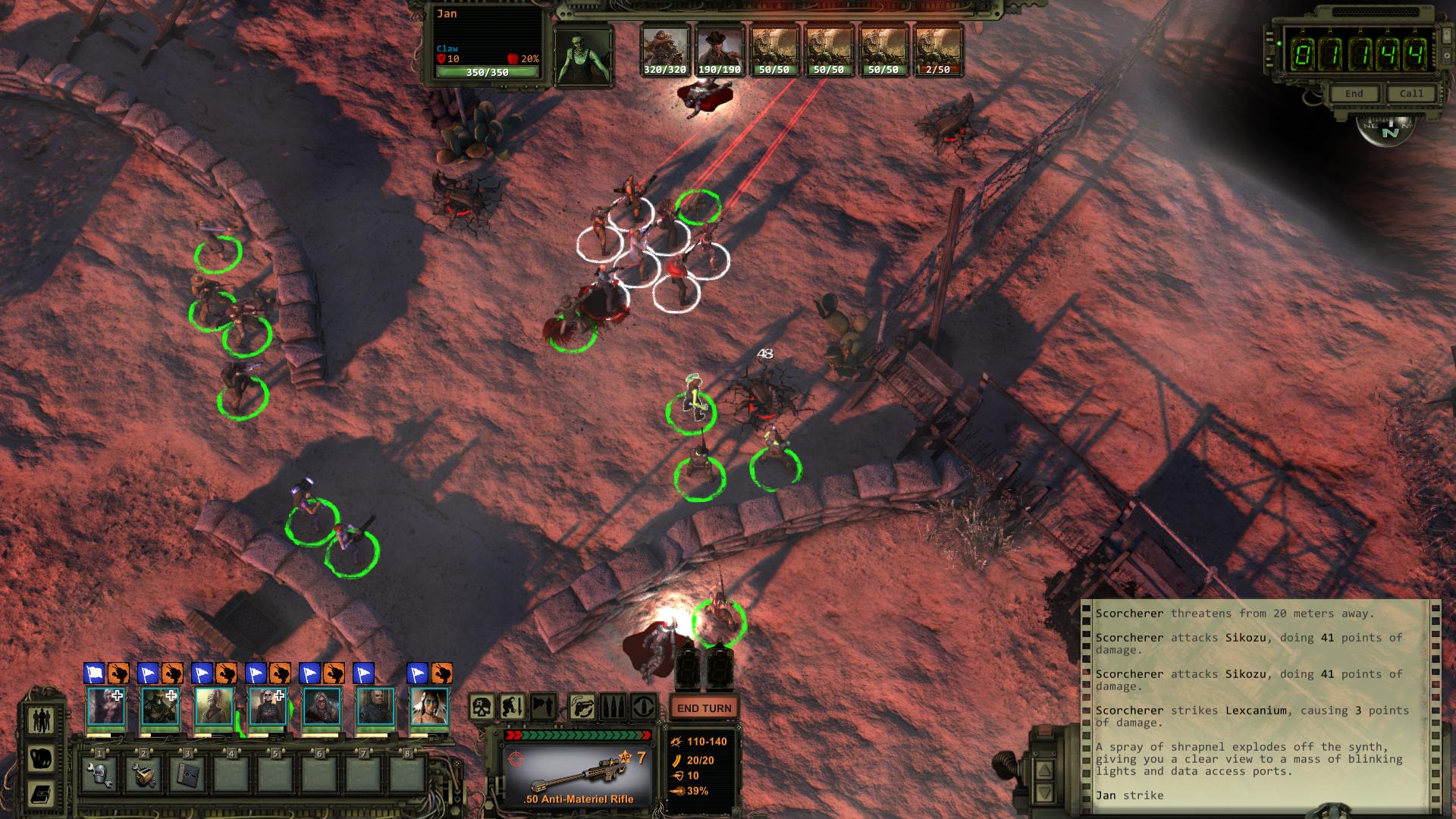This screenshot has width=1456, height=819.
Task: Click the radio's End button
Action: (1354, 93)
